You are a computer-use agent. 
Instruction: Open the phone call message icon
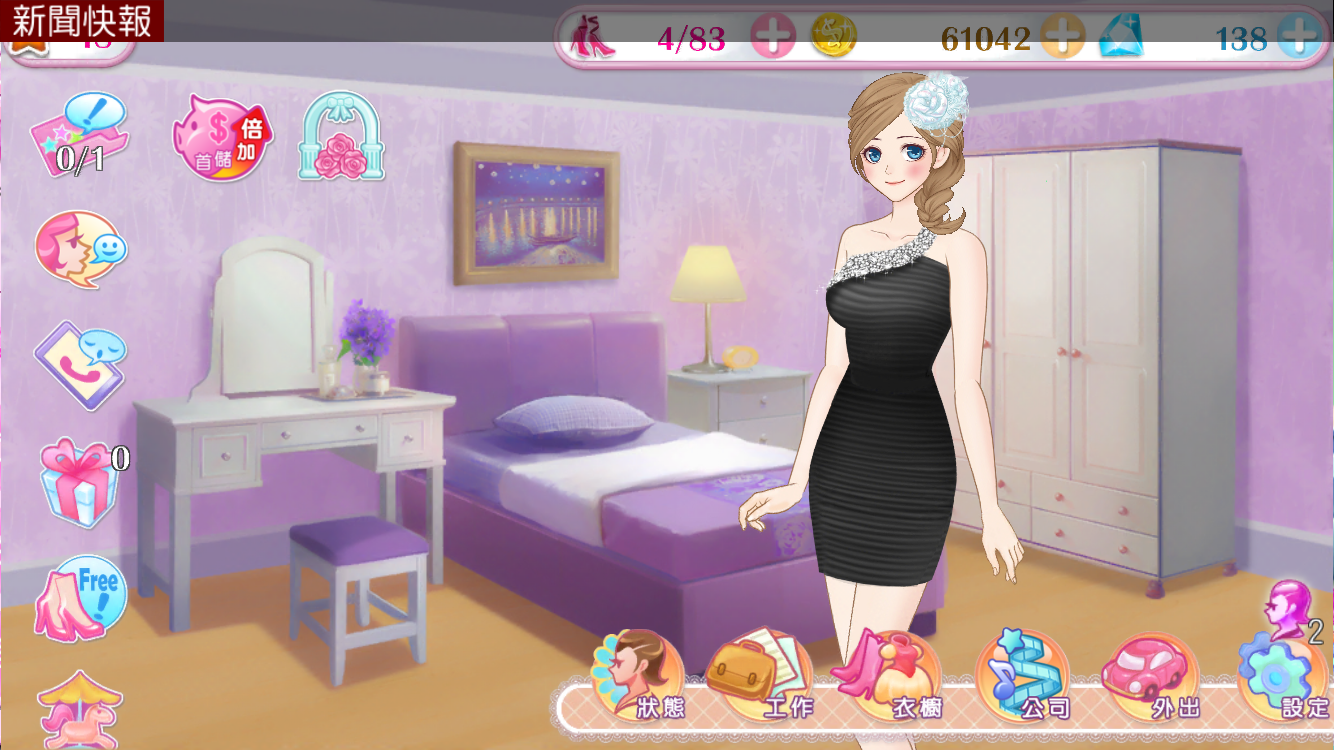80,363
